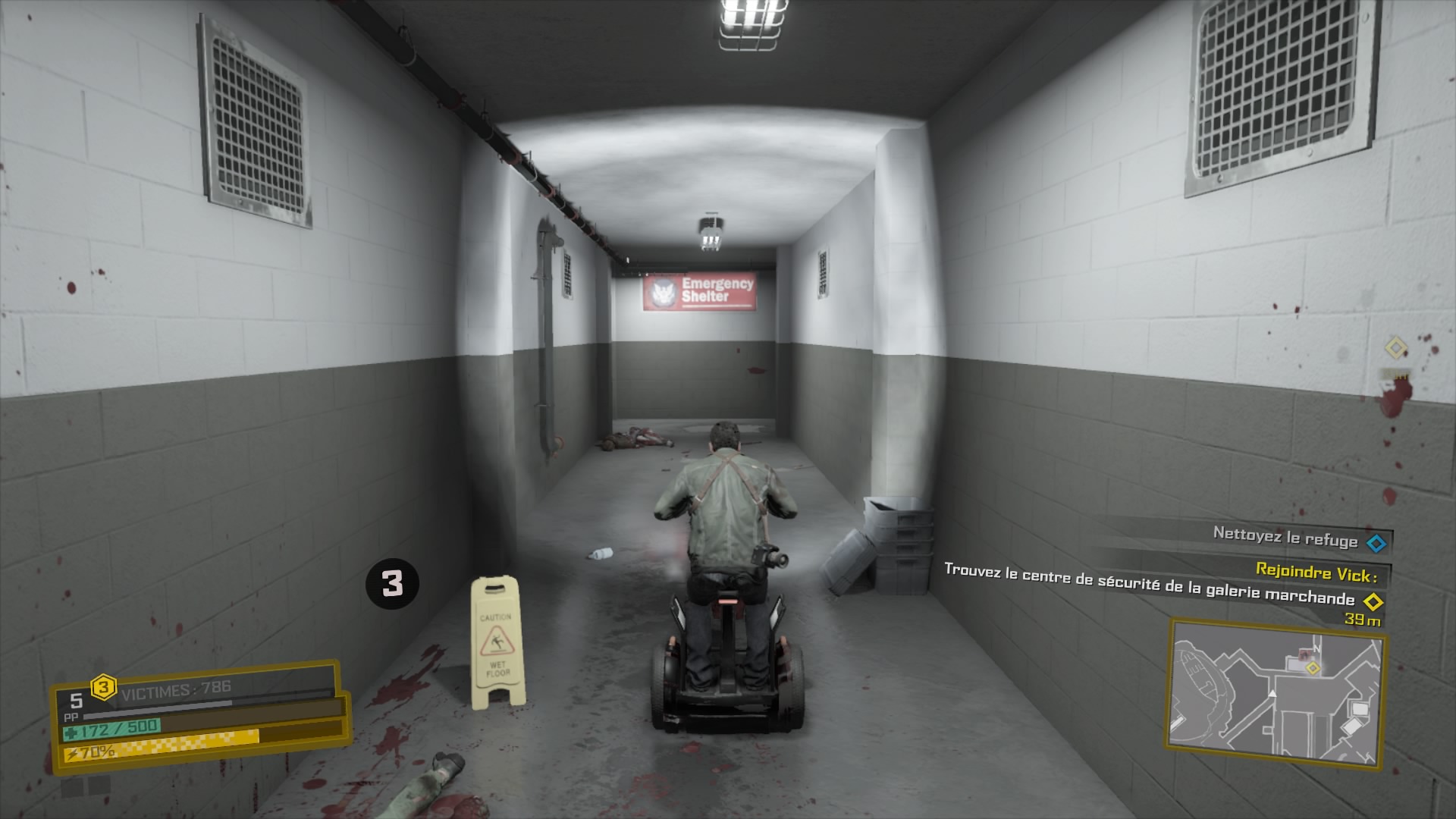Image resolution: width=1456 pixels, height=819 pixels.
Task: Click the waypoint diamond inside the minimap
Action: pos(1313,668)
